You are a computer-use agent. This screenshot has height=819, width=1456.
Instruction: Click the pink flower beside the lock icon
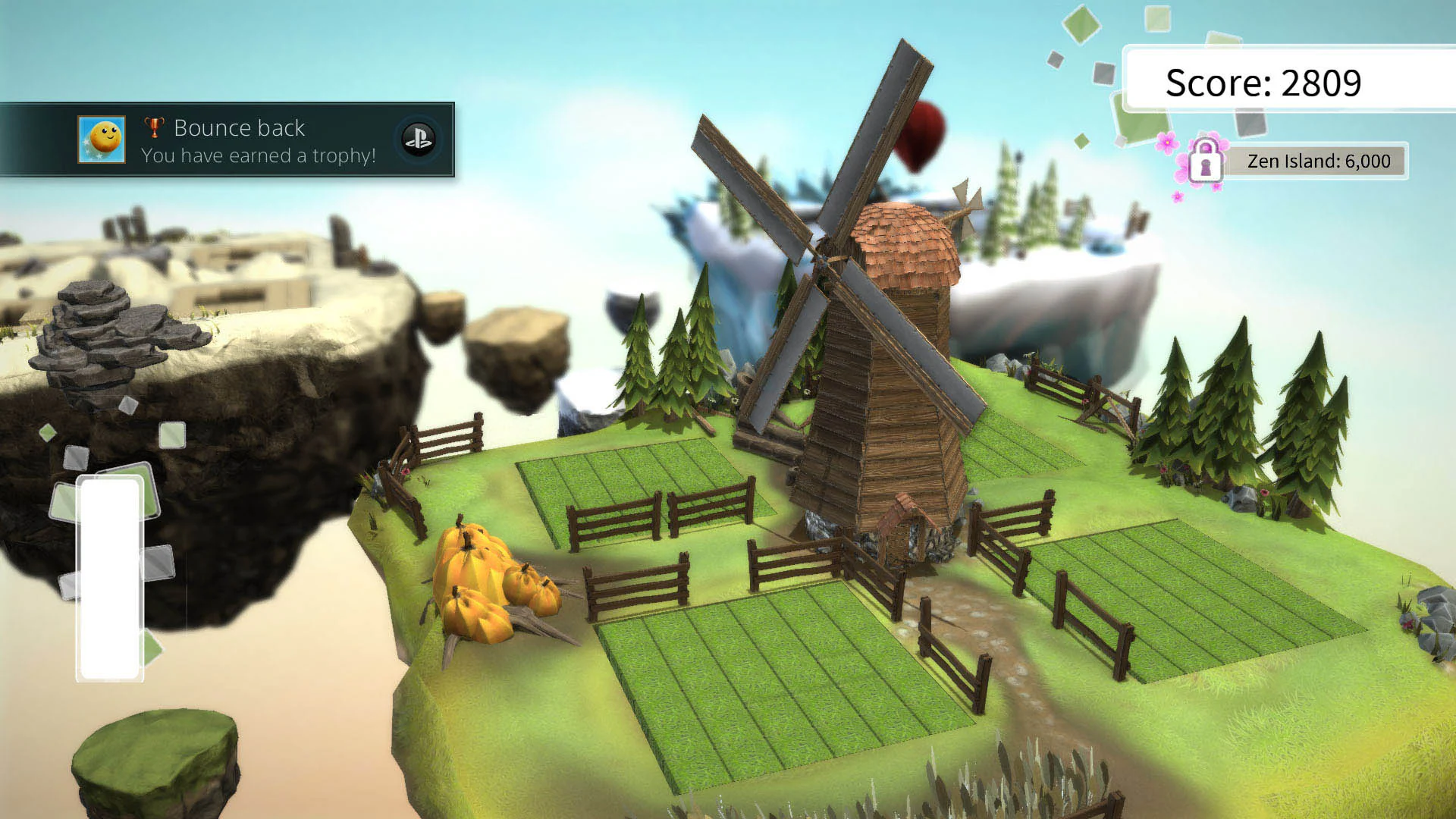(x=1168, y=143)
